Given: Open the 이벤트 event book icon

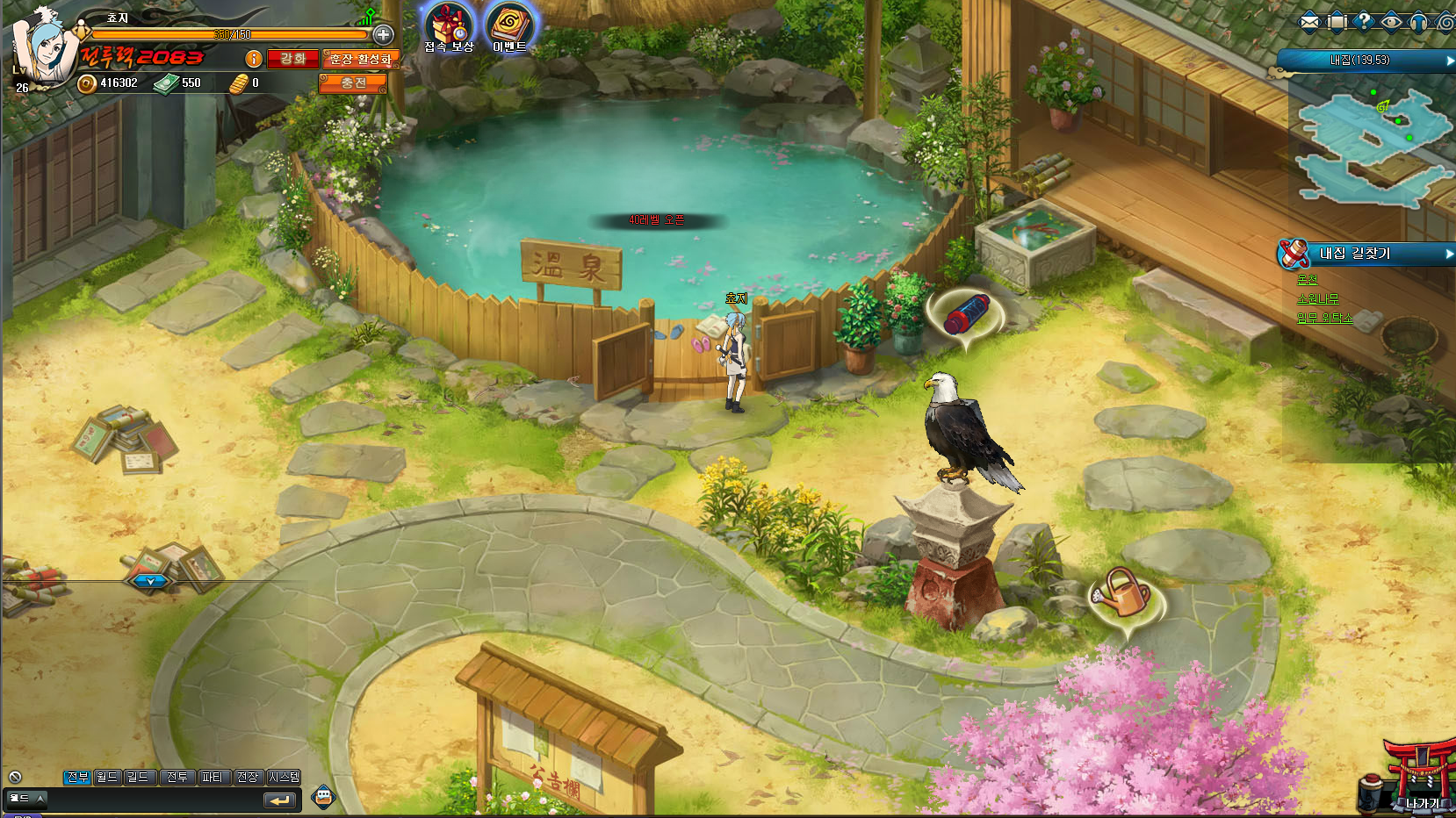Looking at the screenshot, I should click(509, 25).
